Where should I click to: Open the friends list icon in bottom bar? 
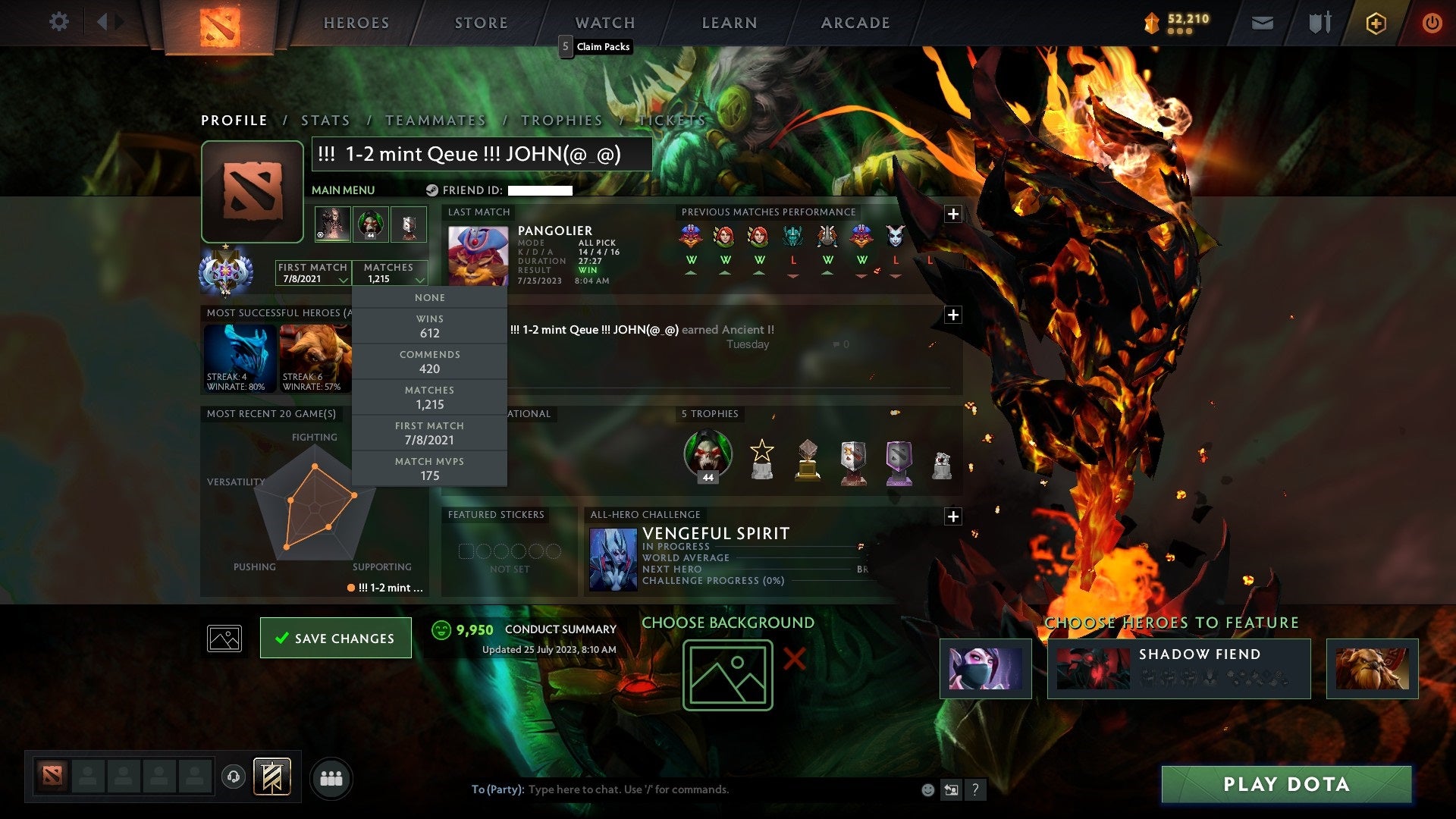coord(331,777)
